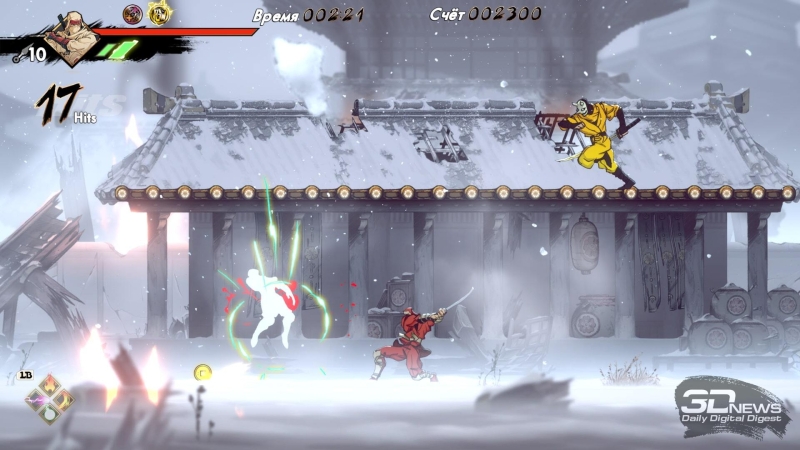Select the round purple buff icon
Viewport: 800px width, 450px height.
click(133, 13)
